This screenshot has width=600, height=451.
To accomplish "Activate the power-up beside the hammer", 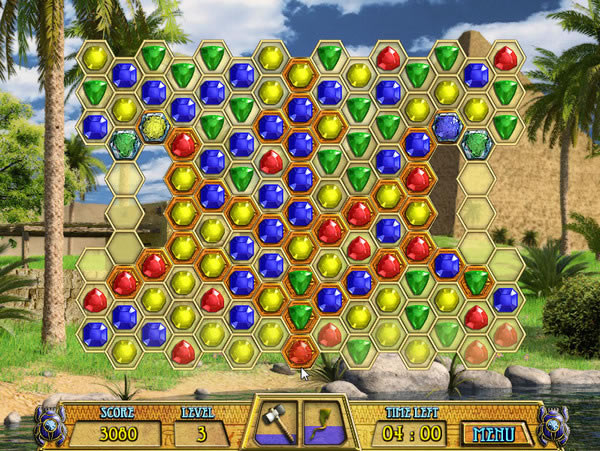I will click(x=322, y=419).
